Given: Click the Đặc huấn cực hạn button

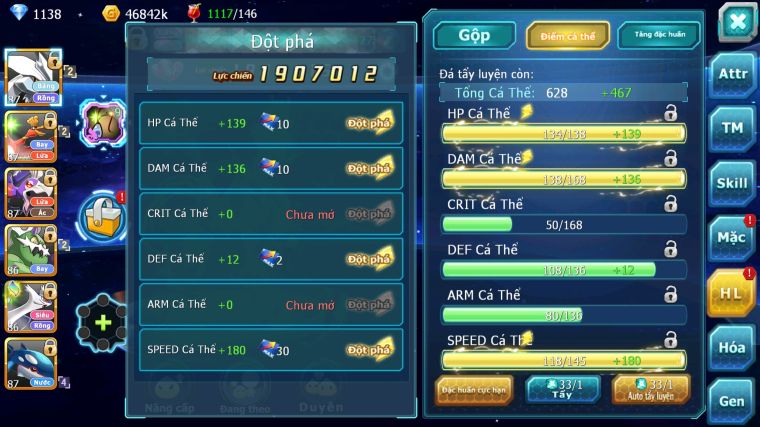Looking at the screenshot, I should pos(474,390).
